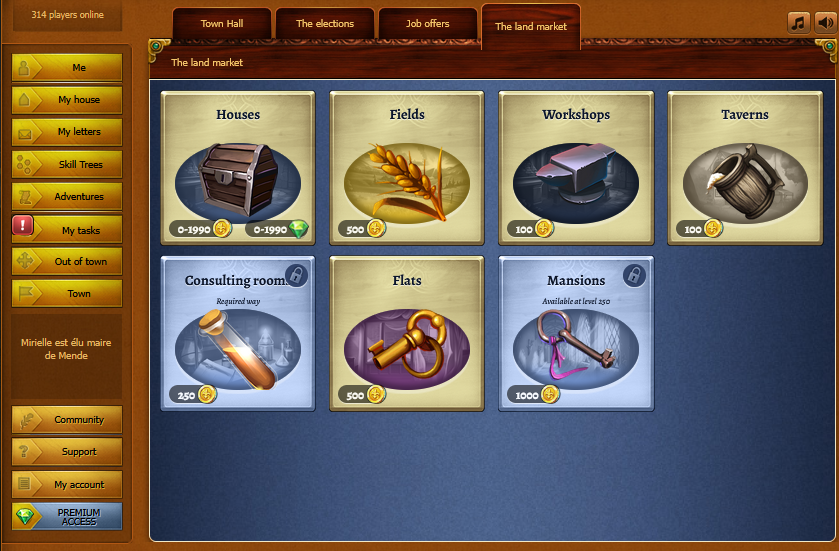Open the Community section
The width and height of the screenshot is (839, 551).
tap(67, 420)
